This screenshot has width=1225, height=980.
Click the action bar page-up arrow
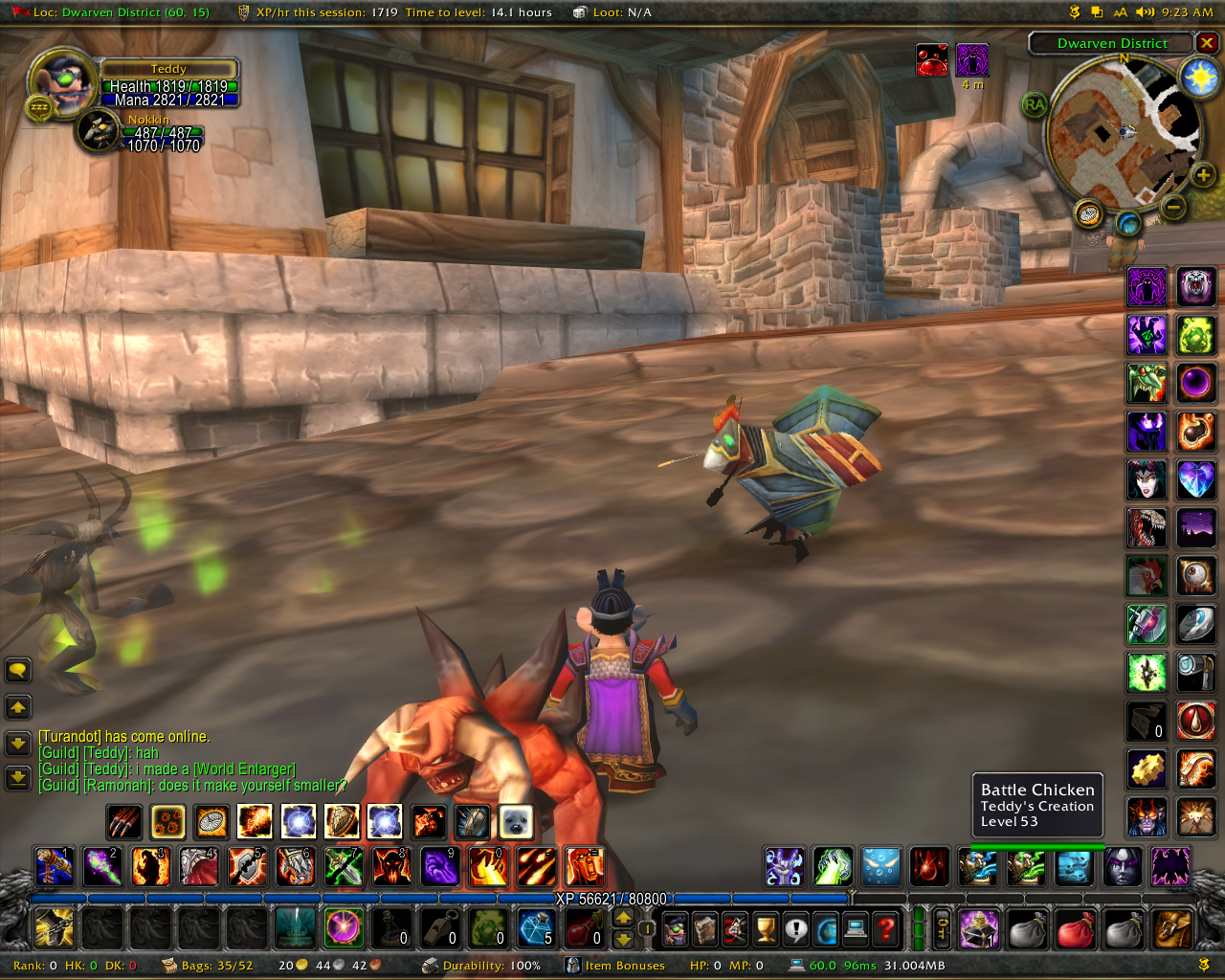(x=623, y=917)
